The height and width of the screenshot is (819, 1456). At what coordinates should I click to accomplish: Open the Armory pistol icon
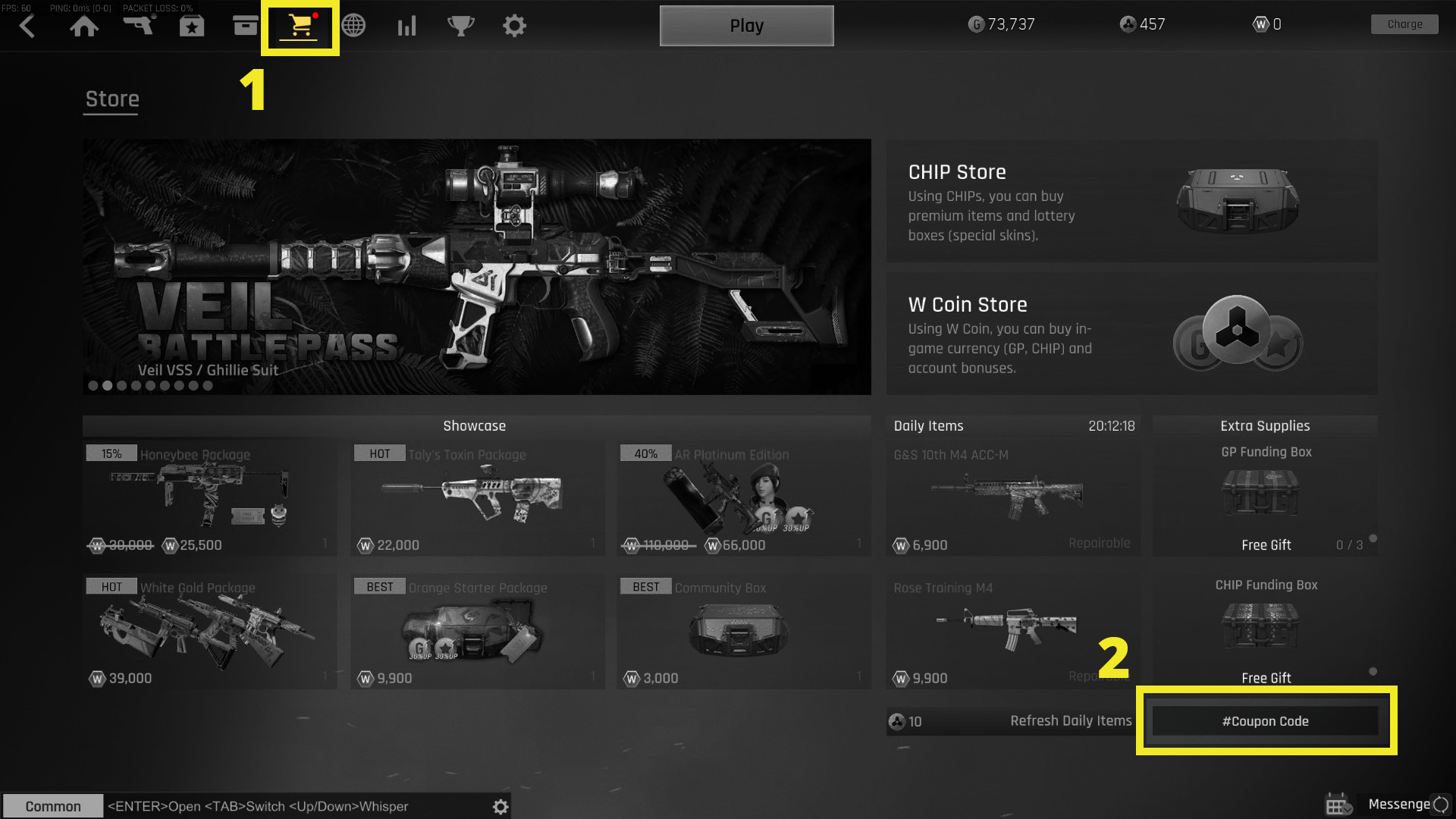(x=139, y=25)
